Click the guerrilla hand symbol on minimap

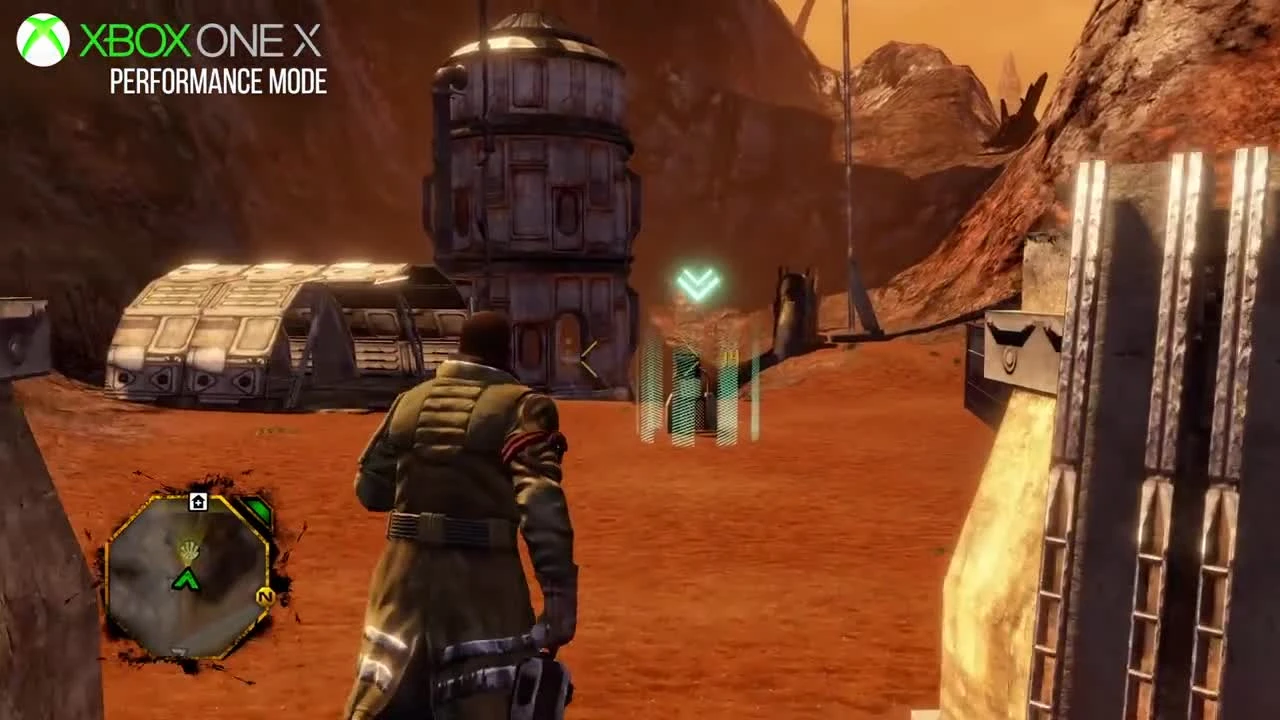click(189, 550)
